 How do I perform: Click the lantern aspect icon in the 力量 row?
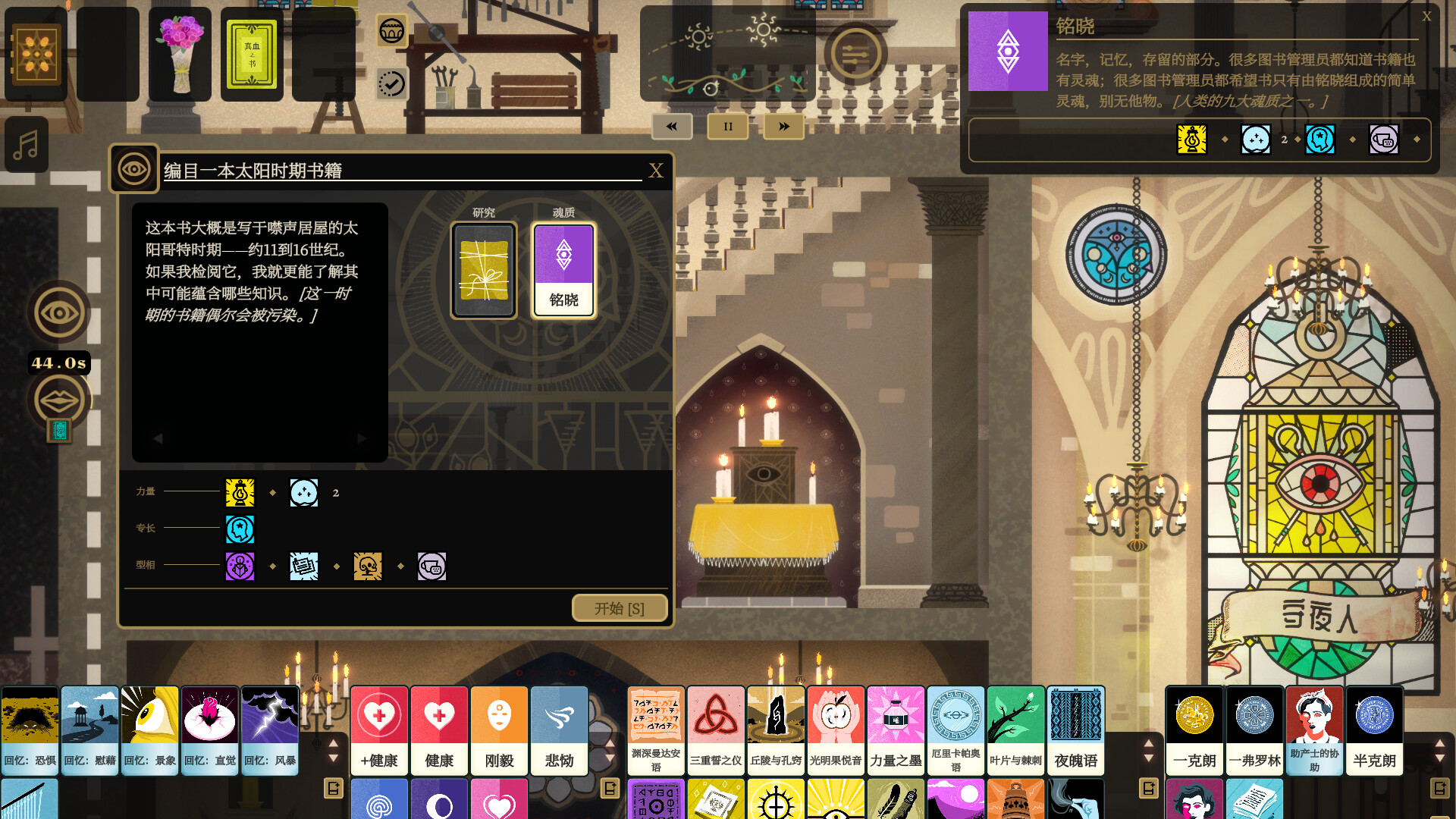click(240, 492)
